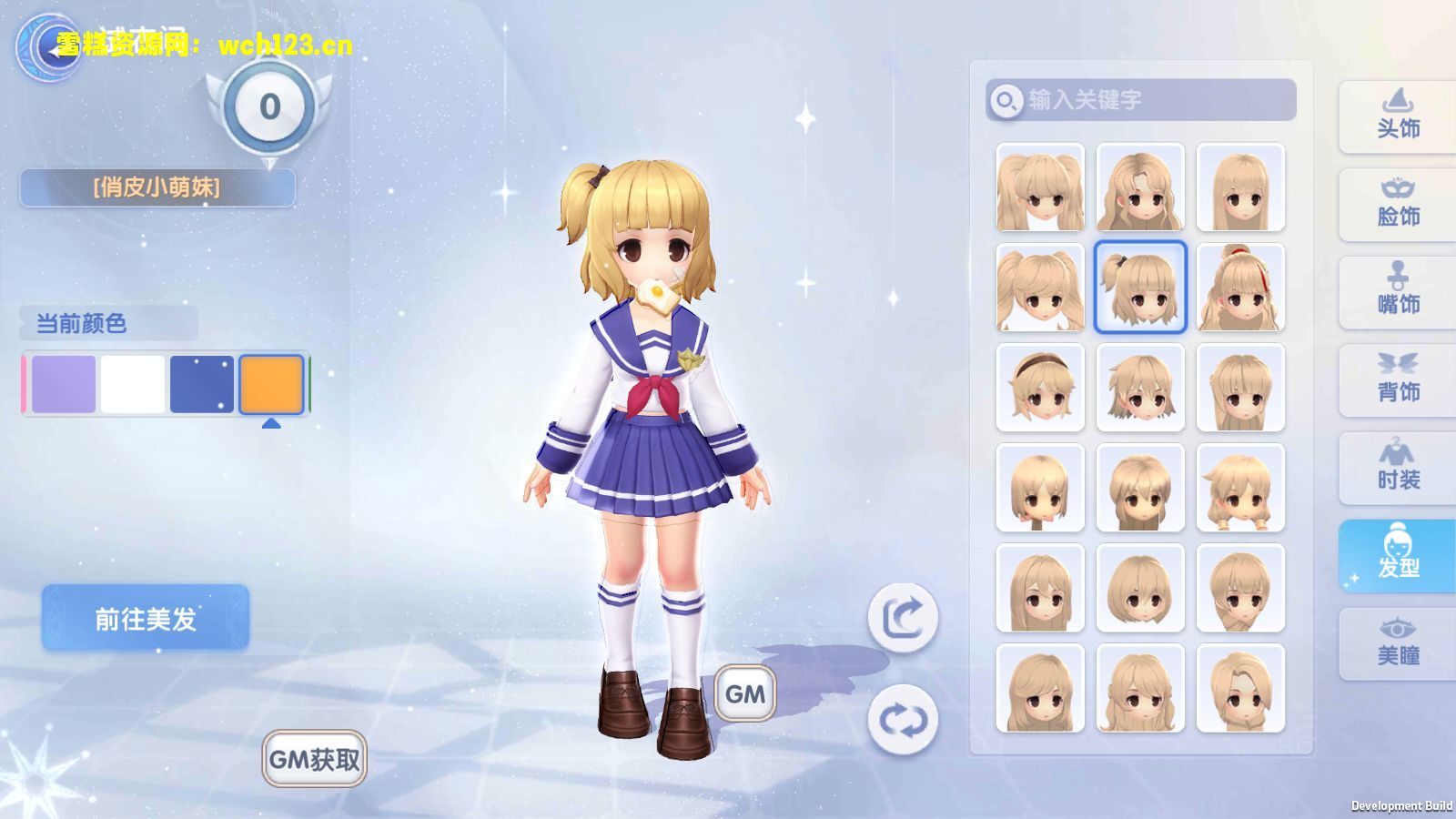
Task: Pick the dark blue color swatch
Action: 202,384
